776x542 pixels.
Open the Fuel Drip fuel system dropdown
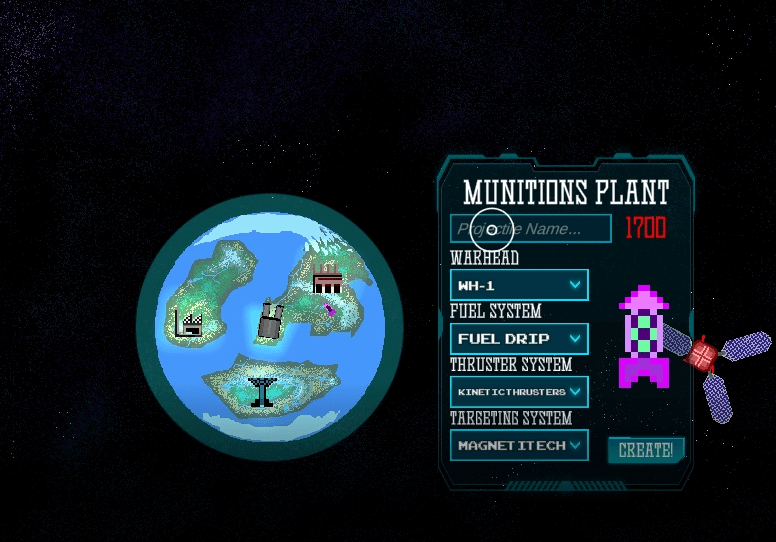coord(519,339)
